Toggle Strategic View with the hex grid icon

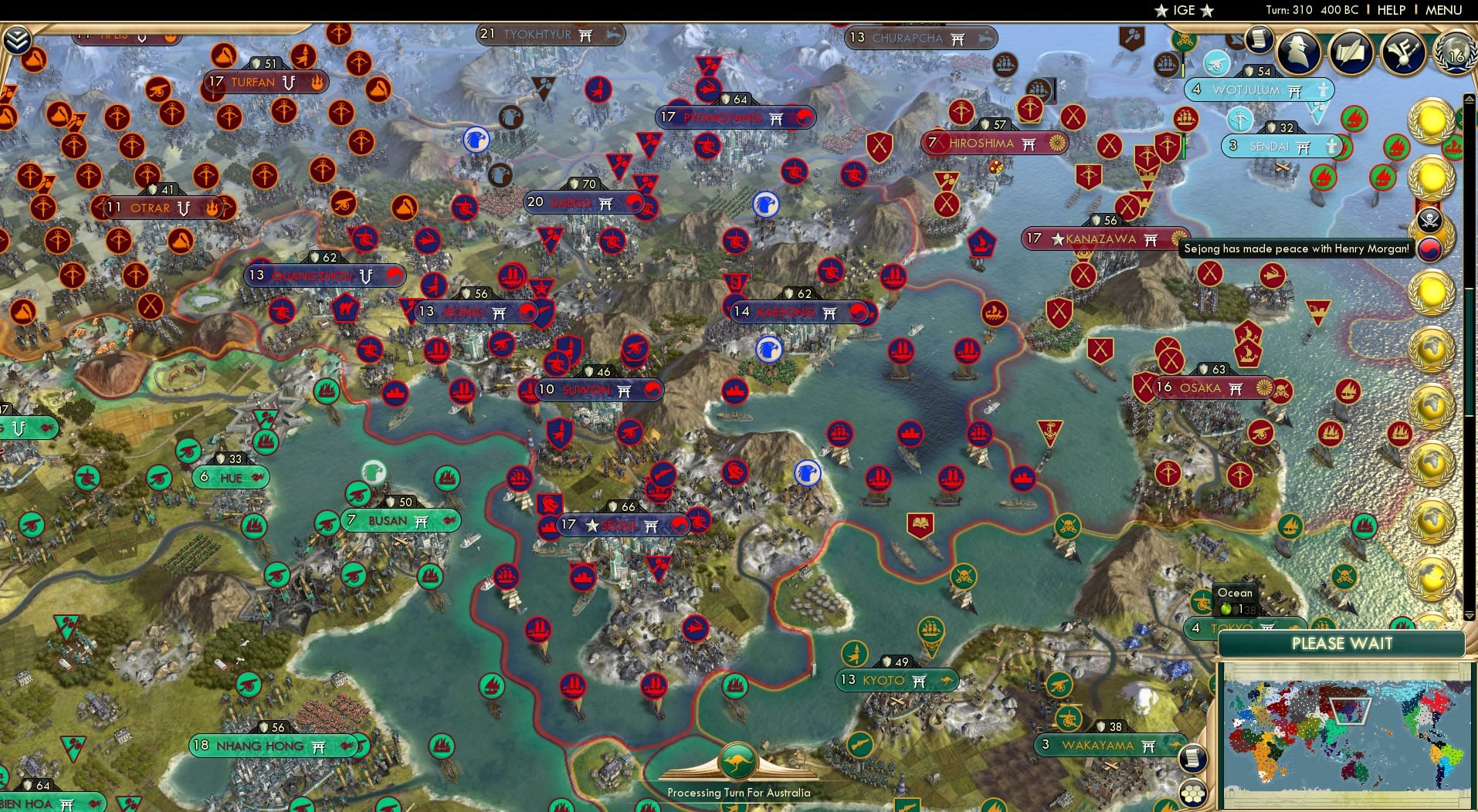[x=1194, y=793]
